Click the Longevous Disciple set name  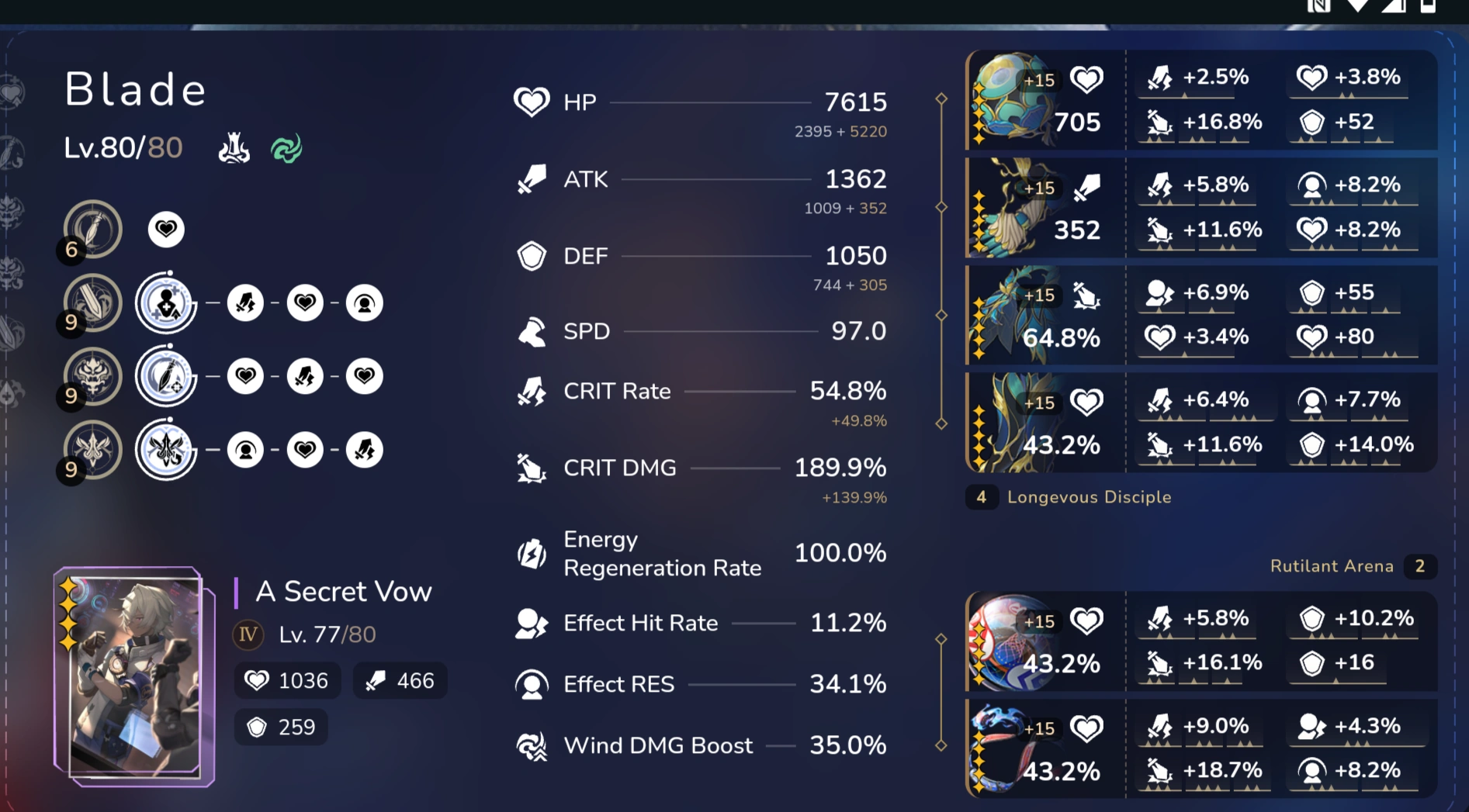tap(1090, 497)
